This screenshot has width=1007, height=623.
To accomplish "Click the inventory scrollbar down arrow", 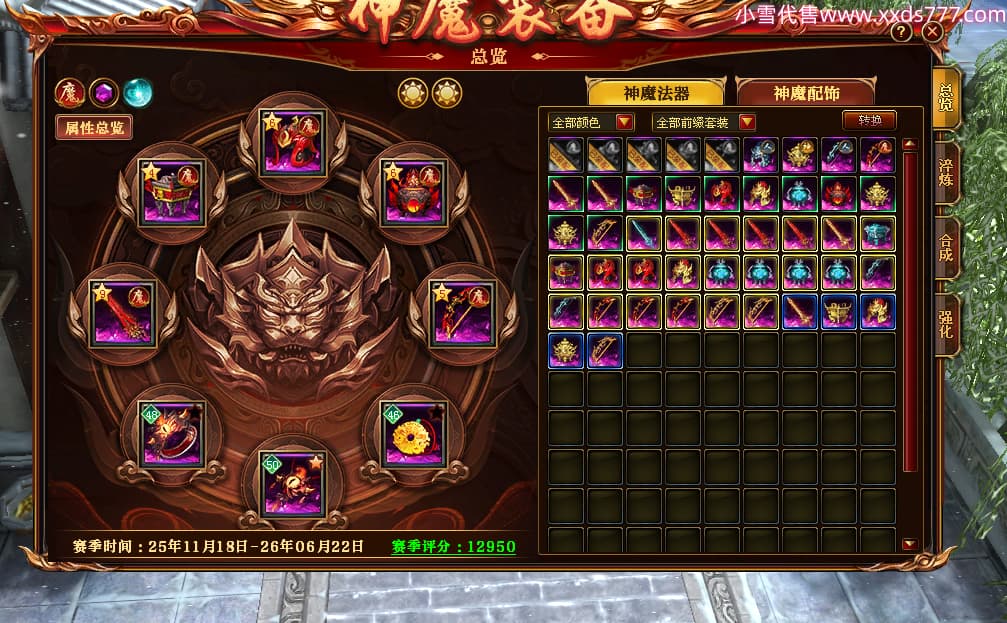I will click(x=909, y=544).
